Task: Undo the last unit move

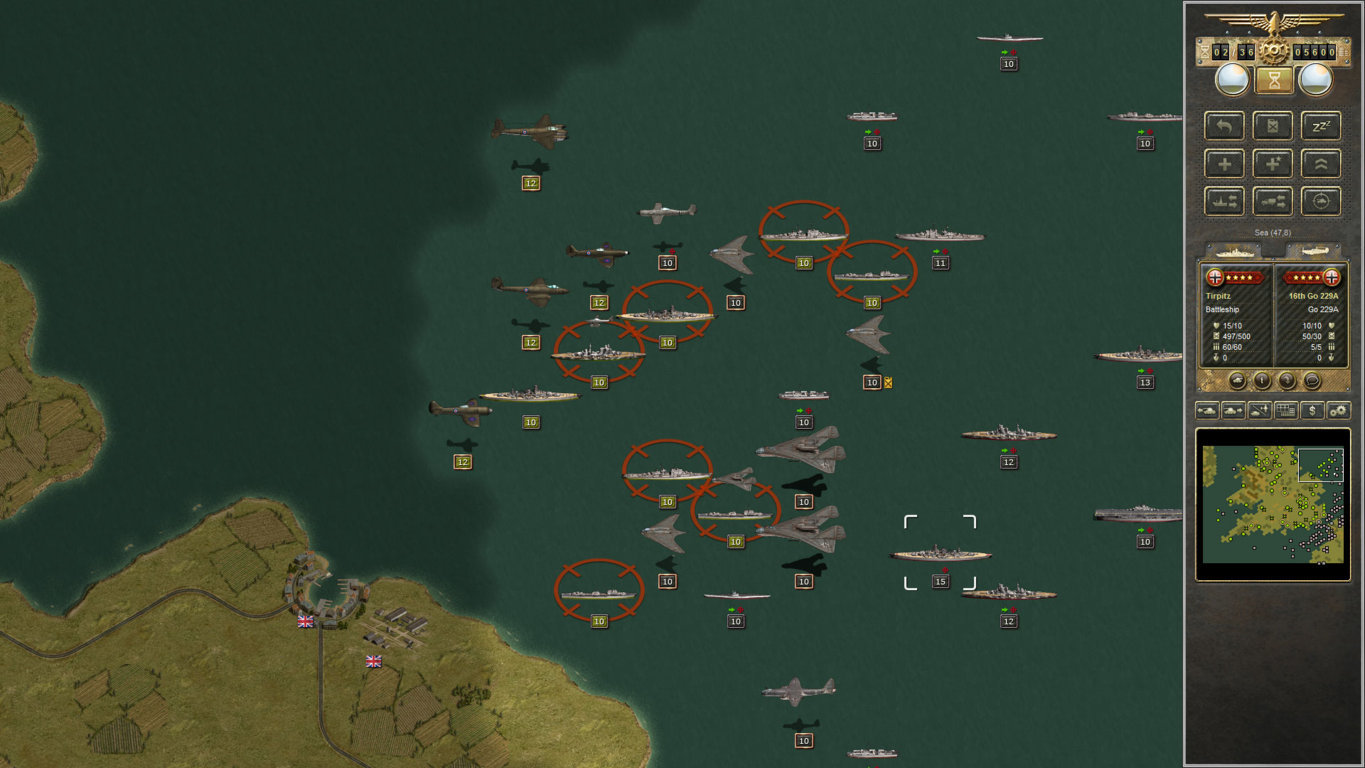Action: click(1224, 126)
